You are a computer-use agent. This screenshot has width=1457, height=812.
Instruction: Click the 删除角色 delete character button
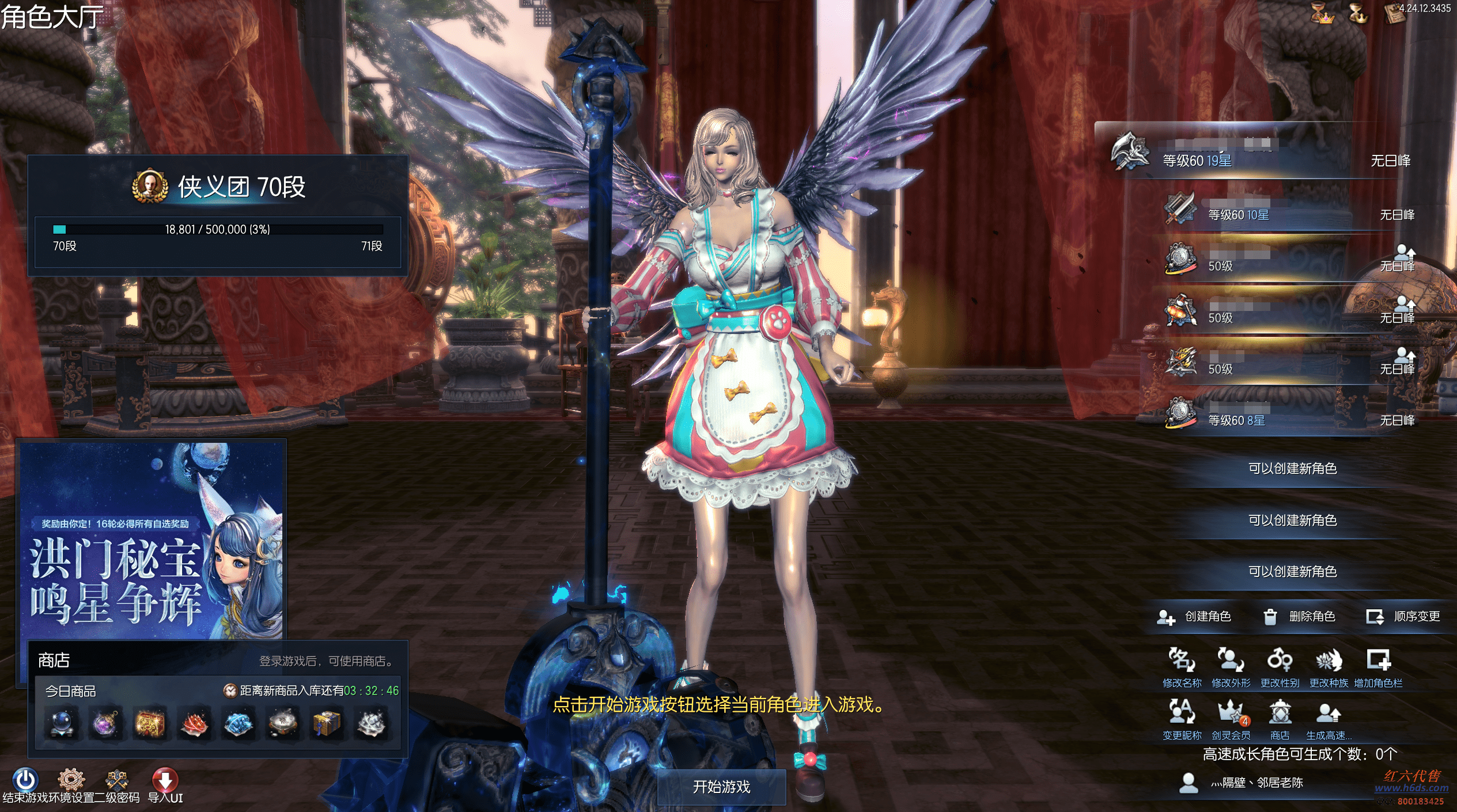point(1299,617)
